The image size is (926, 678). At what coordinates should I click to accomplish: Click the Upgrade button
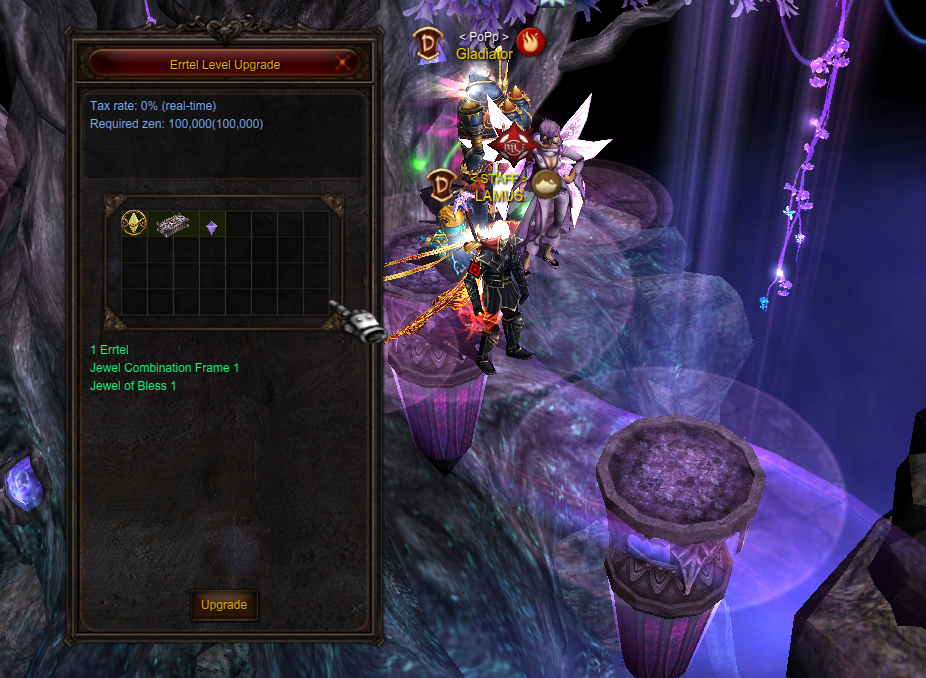224,605
